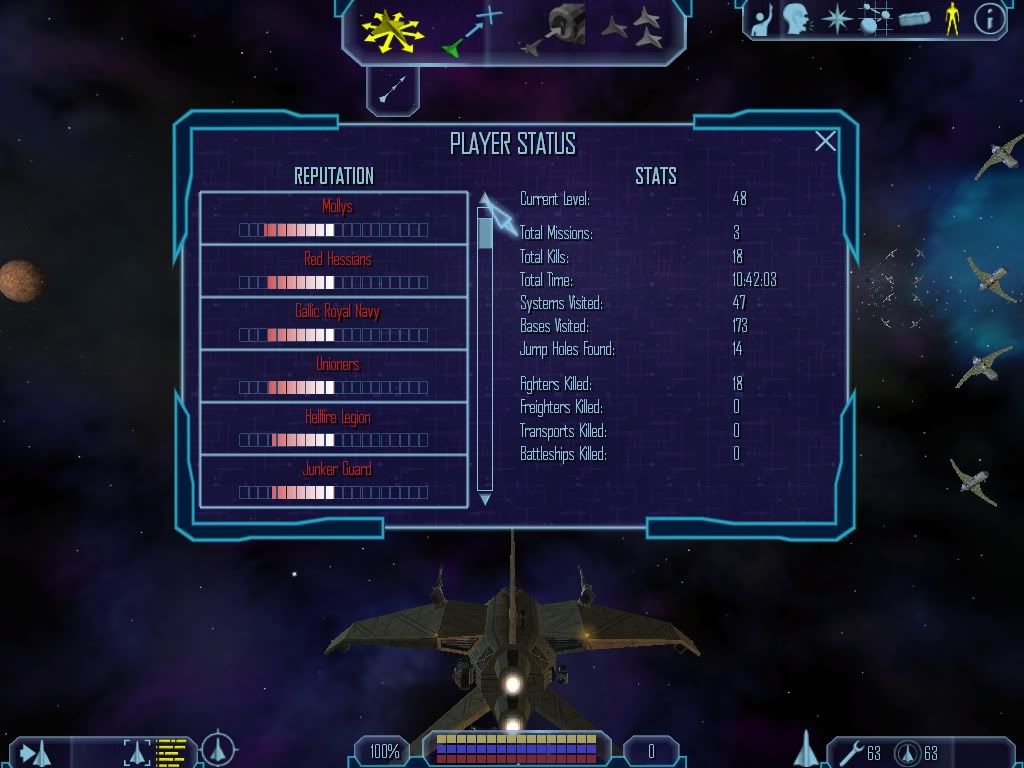Open the information card icon
1024x768 pixels.
[x=989, y=19]
